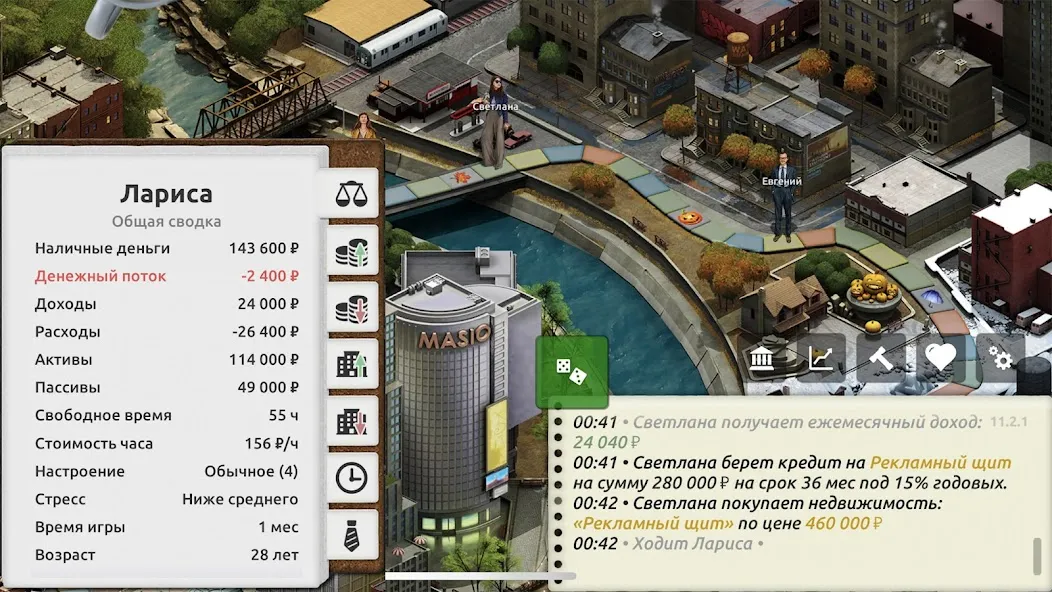Viewport: 1052px width, 592px height.
Task: Open the expenses tab with coins and down arrow
Action: pos(351,308)
